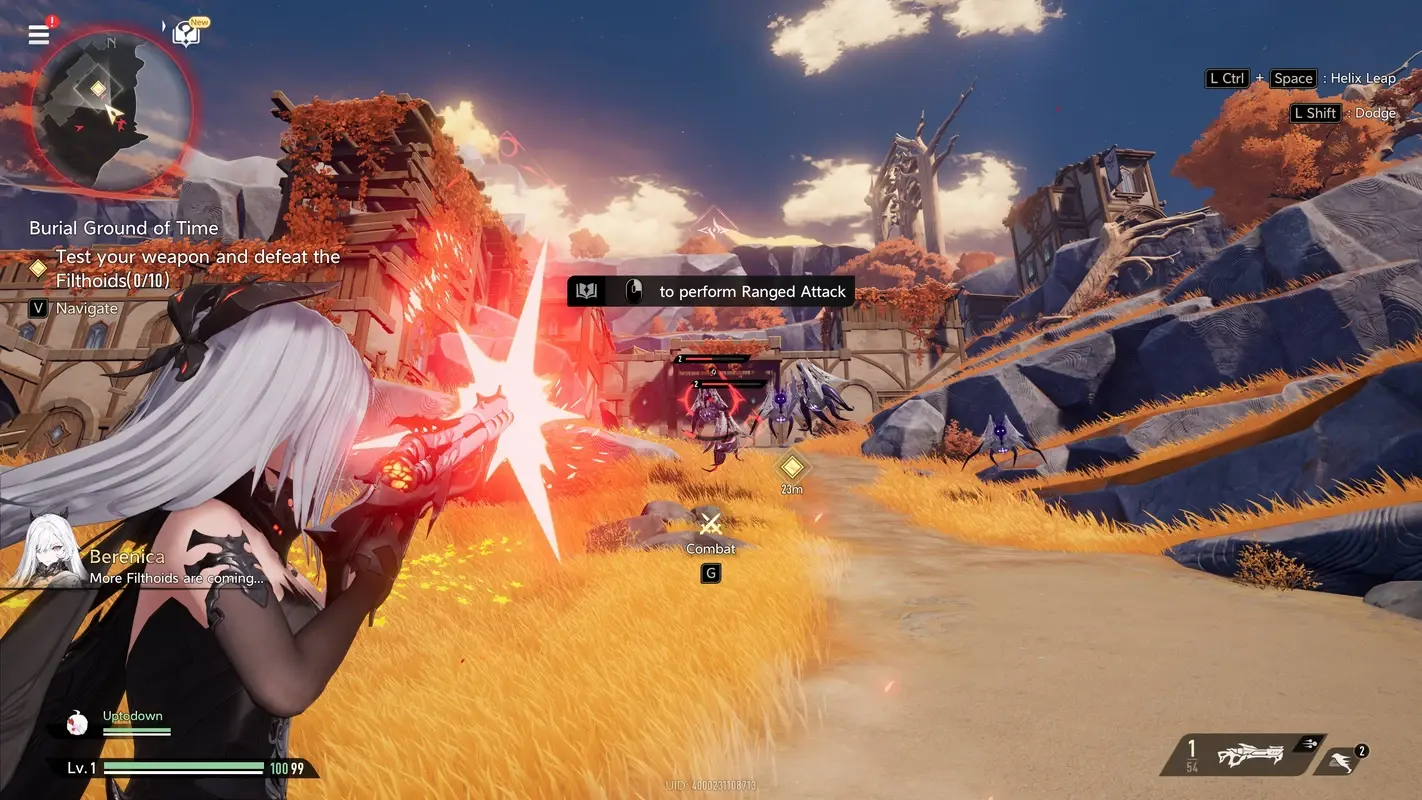This screenshot has height=800, width=1422.
Task: Click the Filthoids quest objective text
Action: point(195,268)
